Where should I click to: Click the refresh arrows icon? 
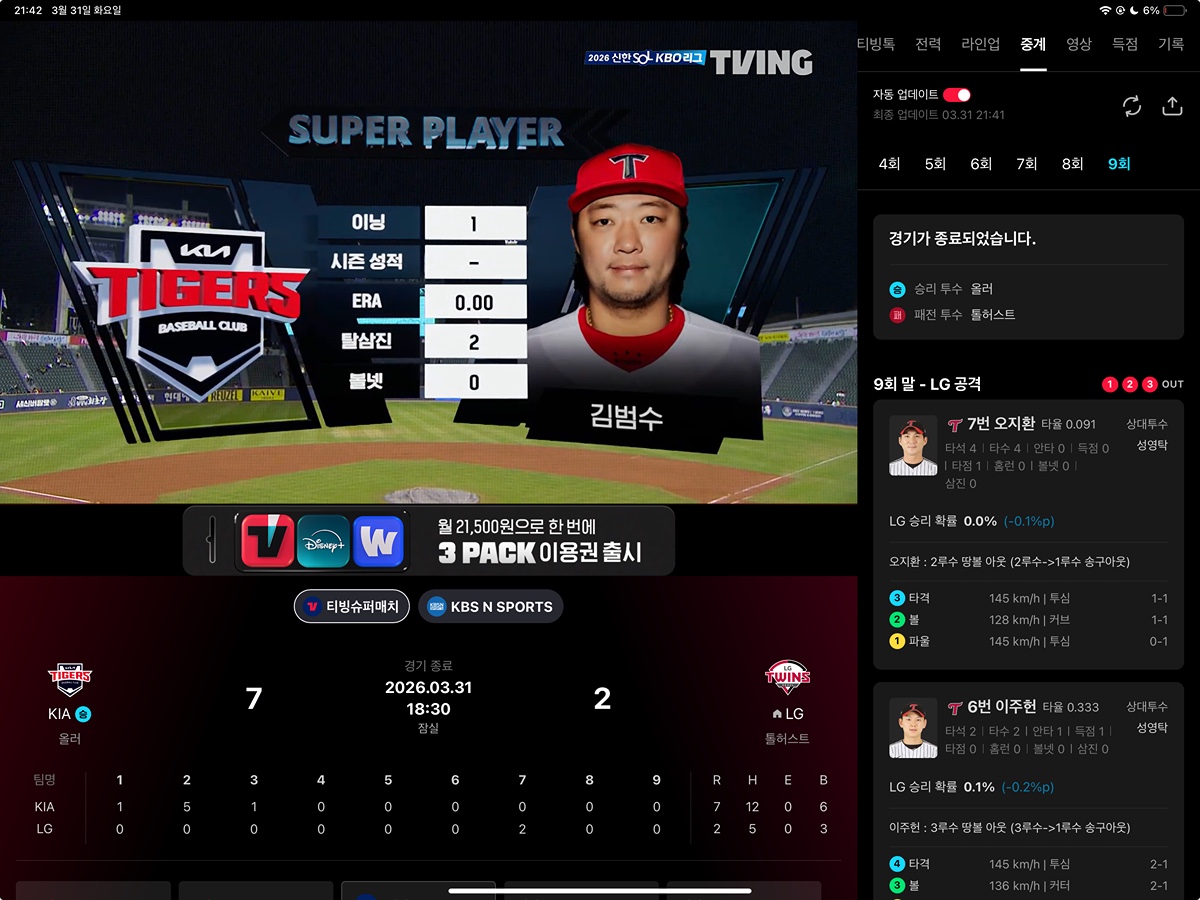point(1132,106)
